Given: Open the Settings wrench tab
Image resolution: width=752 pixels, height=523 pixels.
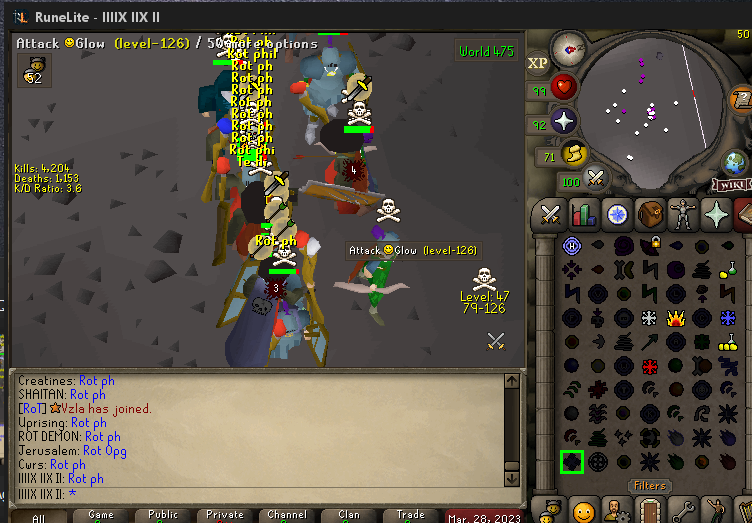Looking at the screenshot, I should (x=685, y=511).
